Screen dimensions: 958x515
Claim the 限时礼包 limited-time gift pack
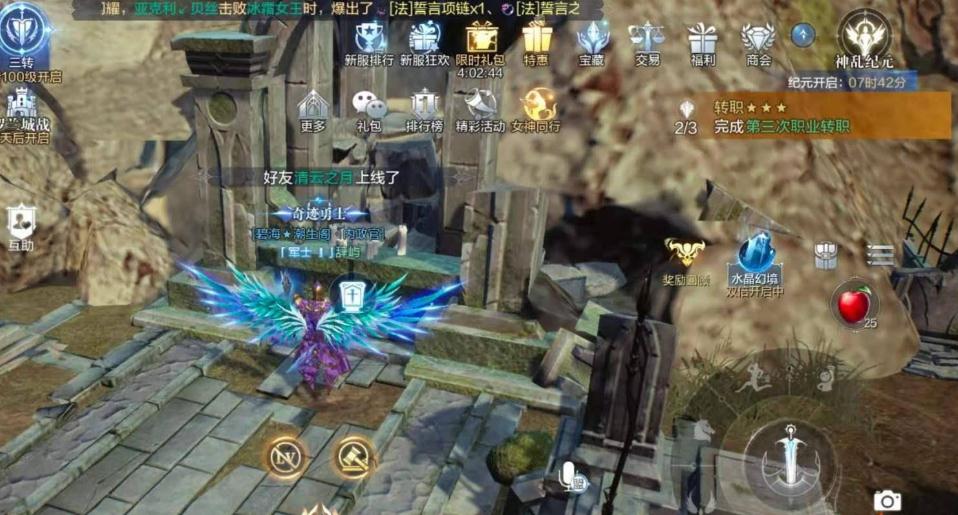[481, 39]
